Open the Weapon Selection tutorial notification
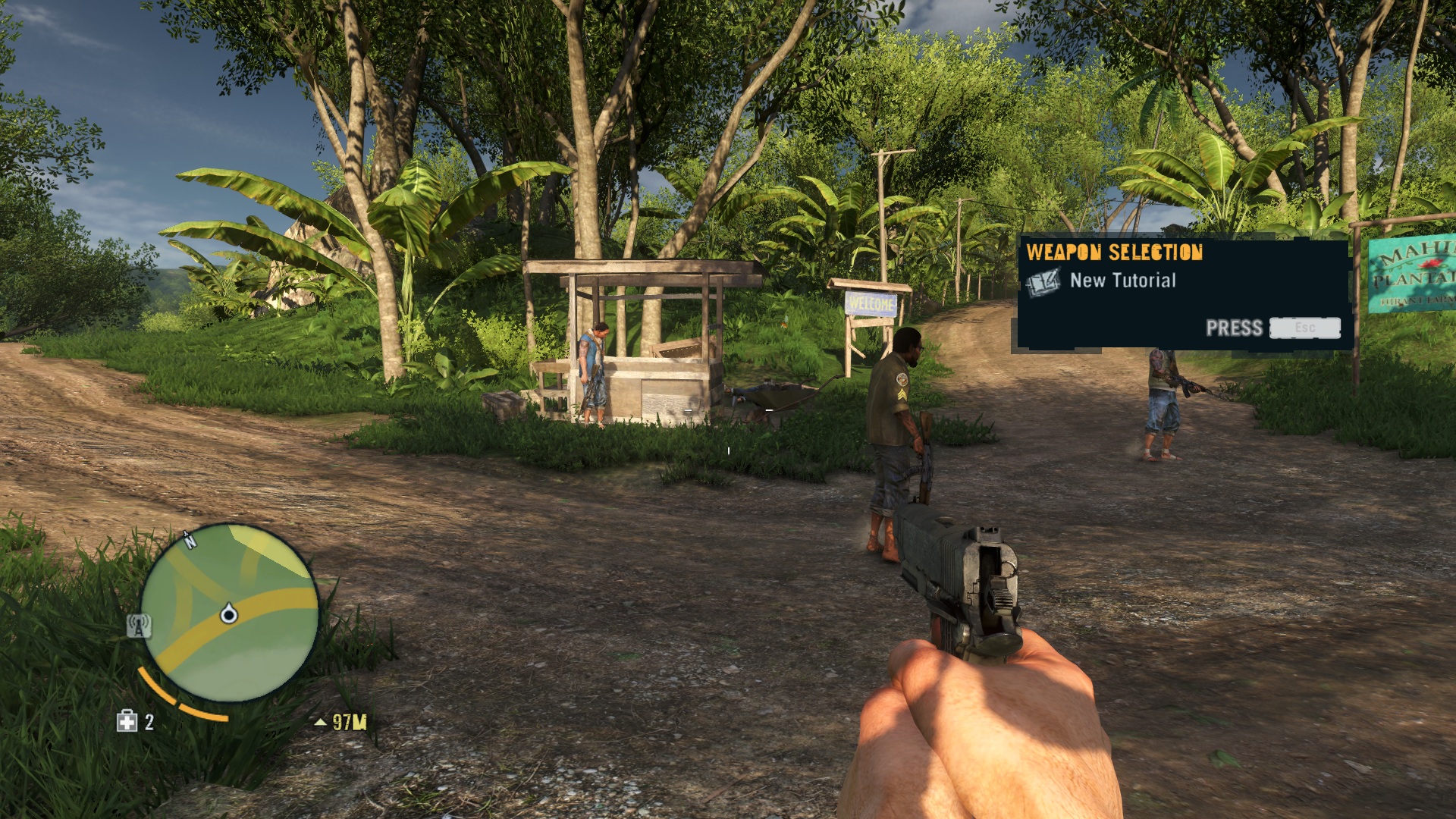Image resolution: width=1456 pixels, height=819 pixels. tap(1183, 293)
